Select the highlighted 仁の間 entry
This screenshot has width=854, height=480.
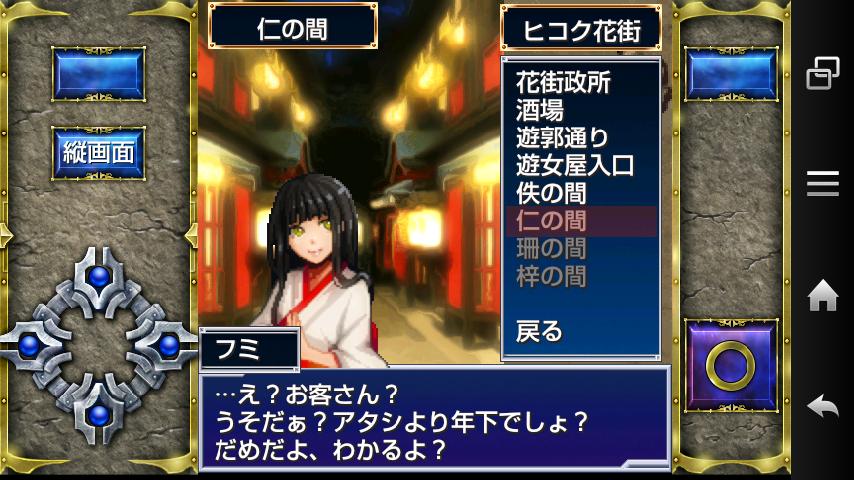click(x=551, y=220)
